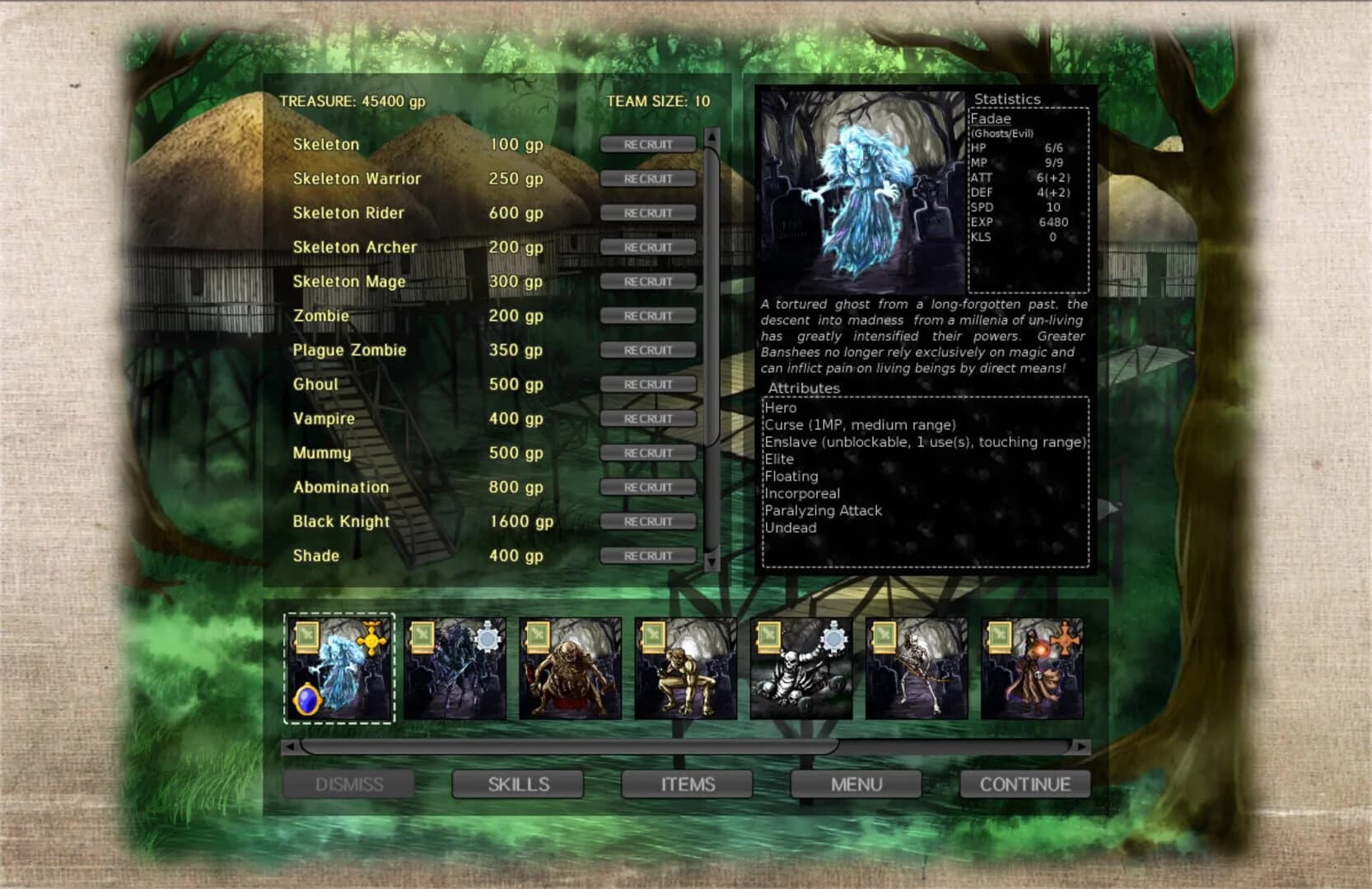This screenshot has width=1372, height=889.
Task: Open the SKILLS screen
Action: tap(517, 784)
